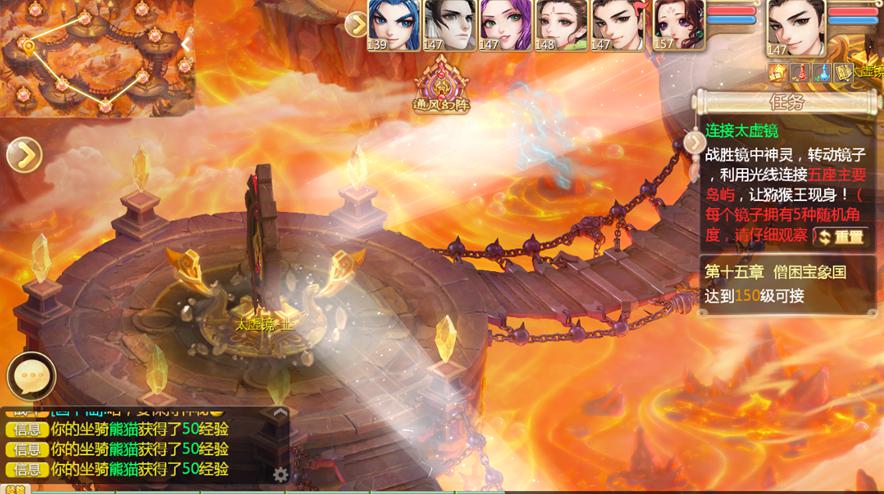
Task: Open chat settings gear icon
Action: 281,474
